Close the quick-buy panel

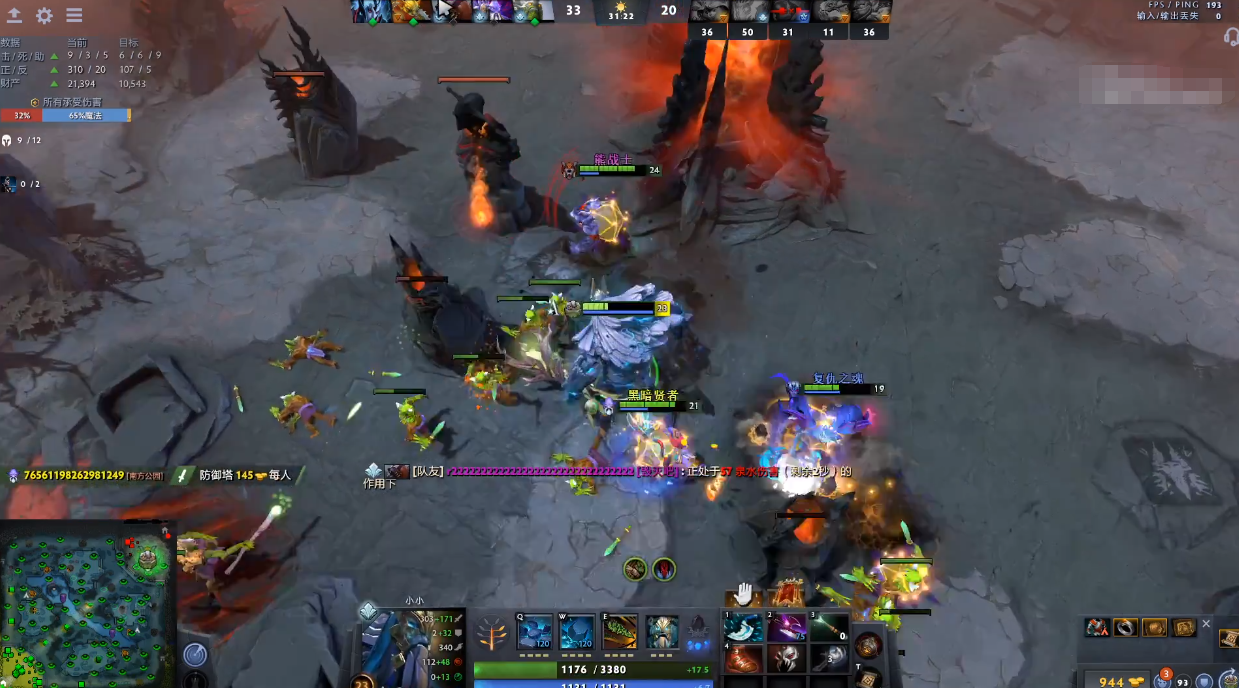pyautogui.click(x=1205, y=624)
